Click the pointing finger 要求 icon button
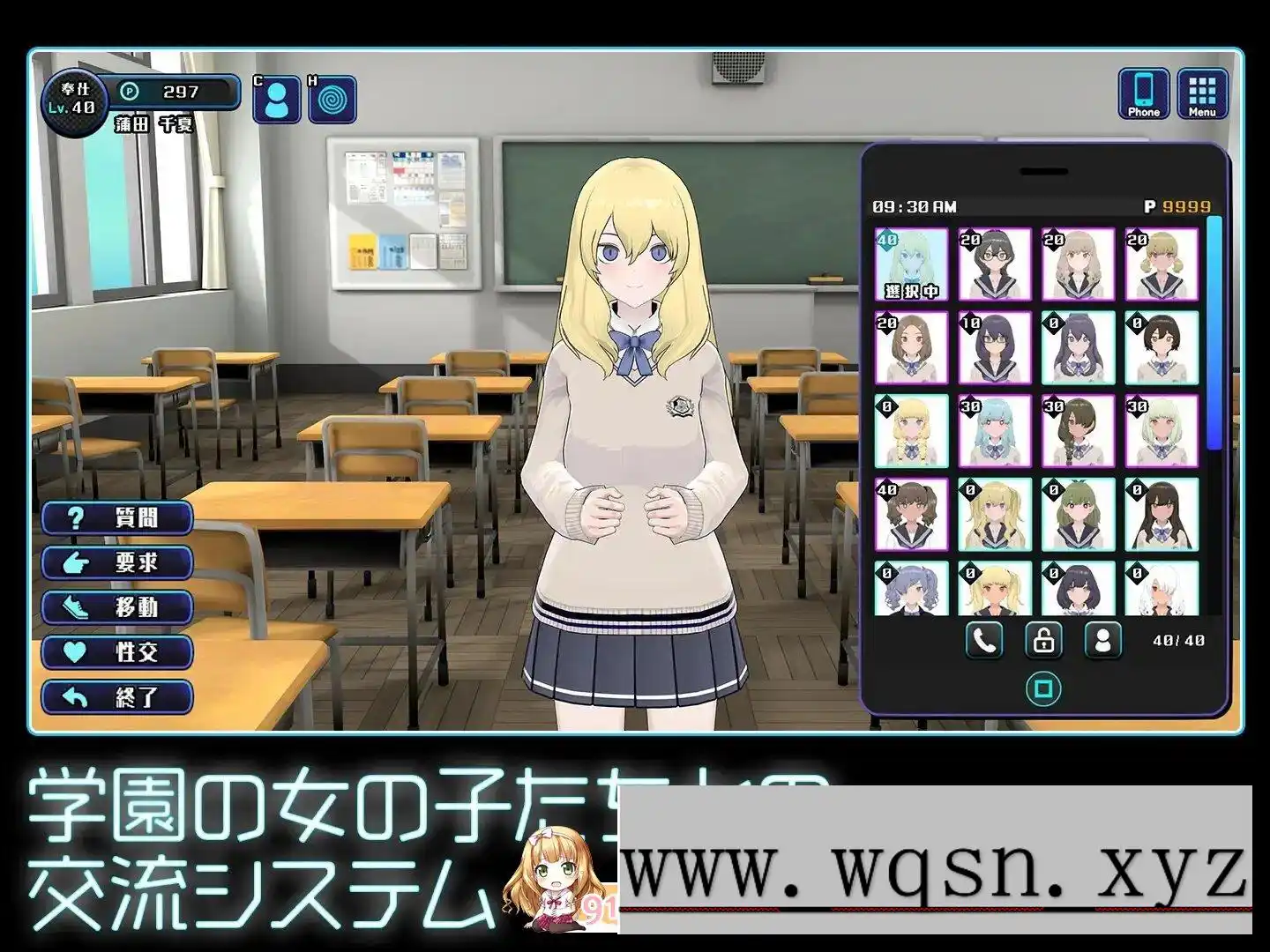 click(x=117, y=563)
